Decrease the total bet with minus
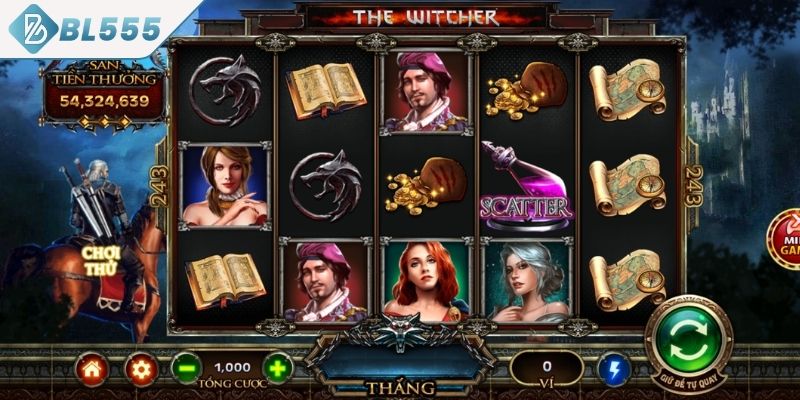Viewport: 800px width, 400px height. click(185, 368)
